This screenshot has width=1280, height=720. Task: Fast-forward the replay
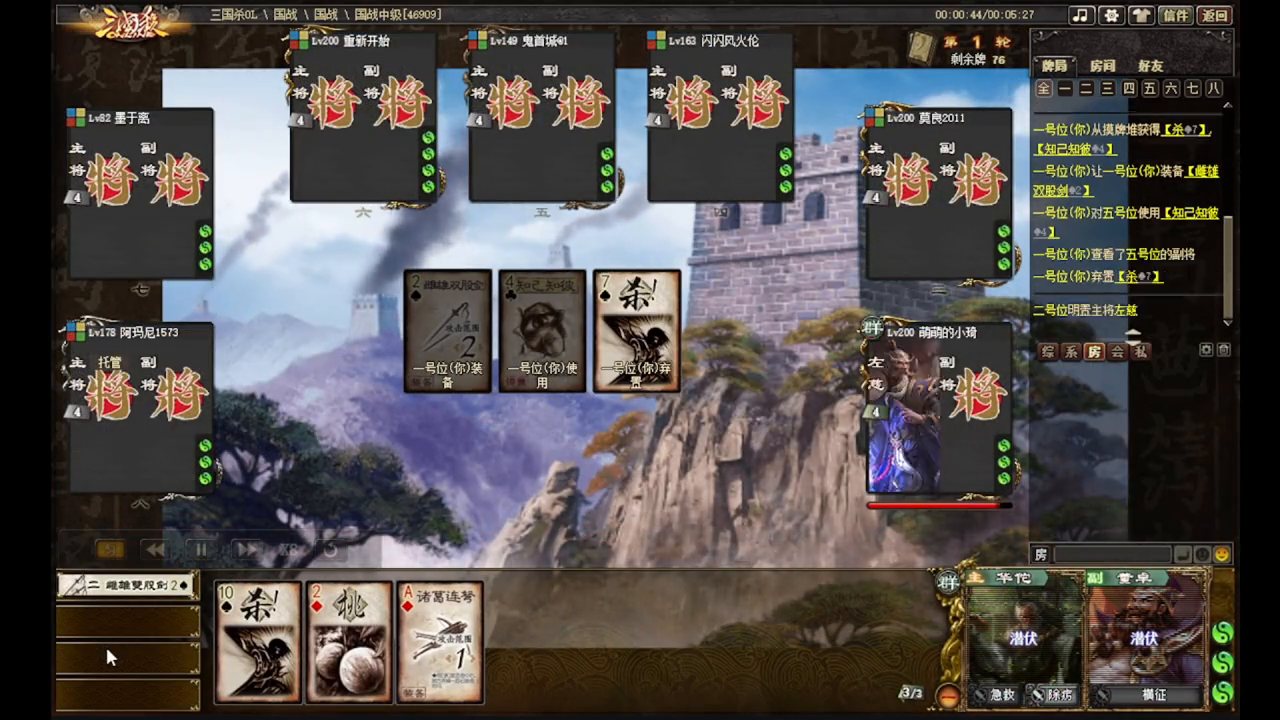point(246,549)
